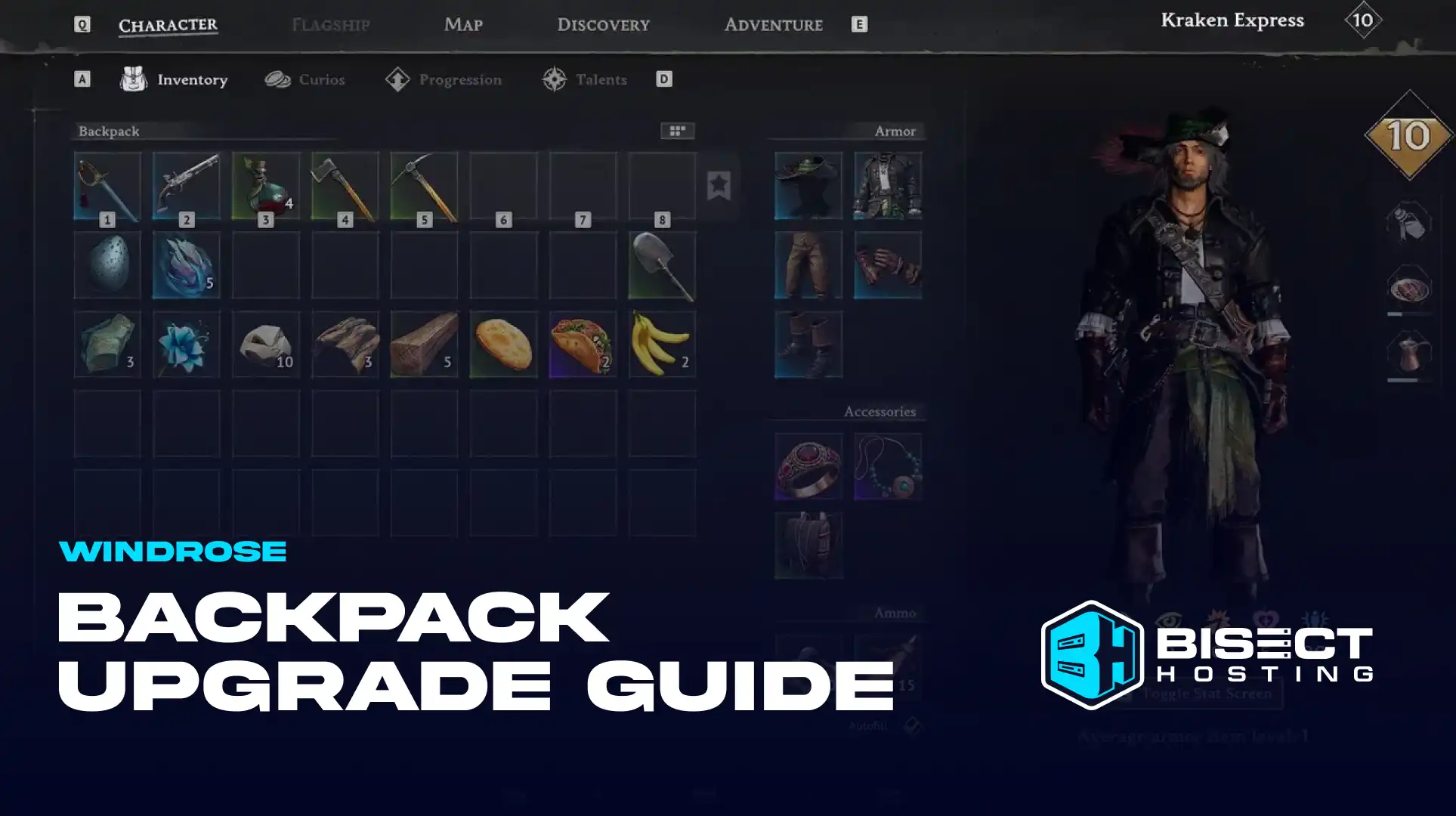The height and width of the screenshot is (816, 1456).
Task: Click the drink pouch buff icon beside character
Action: pos(1410,223)
